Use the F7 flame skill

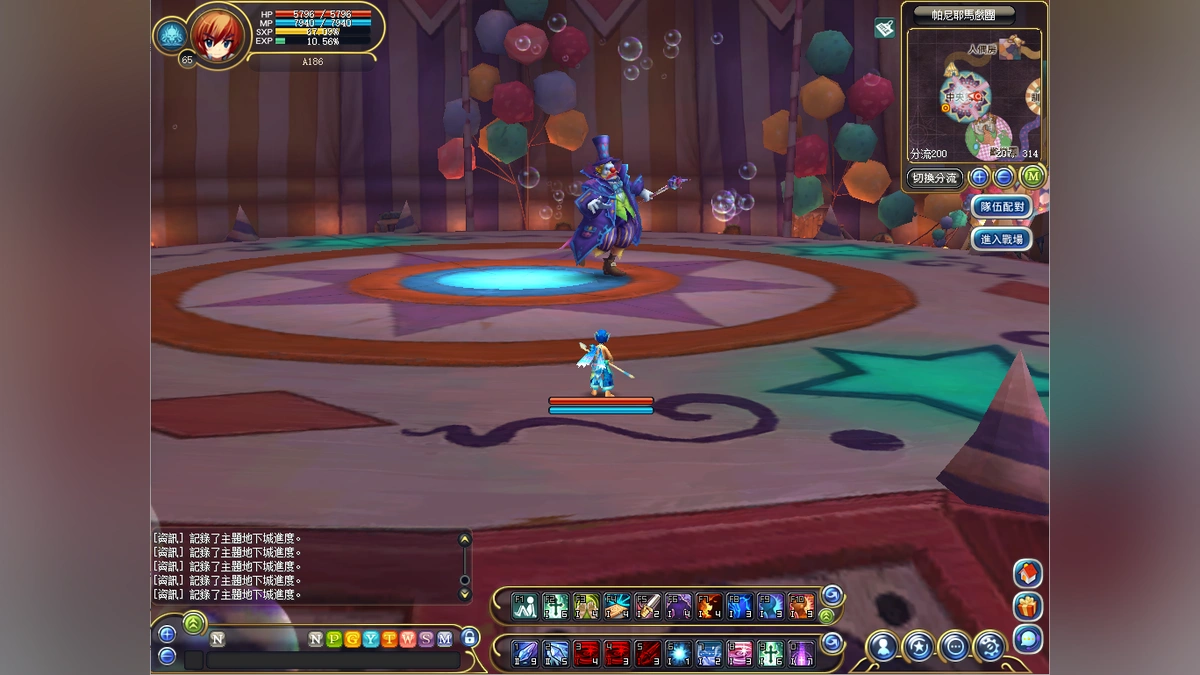tap(709, 605)
